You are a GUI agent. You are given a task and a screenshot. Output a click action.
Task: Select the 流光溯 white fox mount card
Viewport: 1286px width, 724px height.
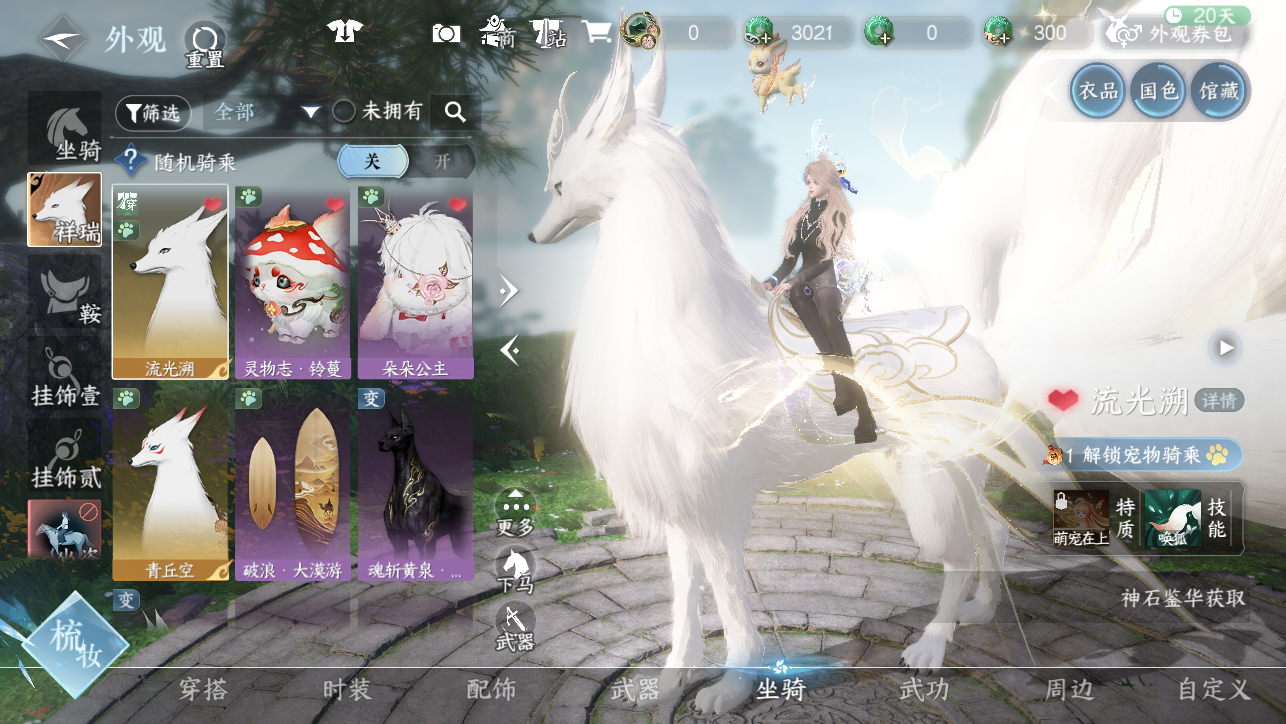point(170,281)
